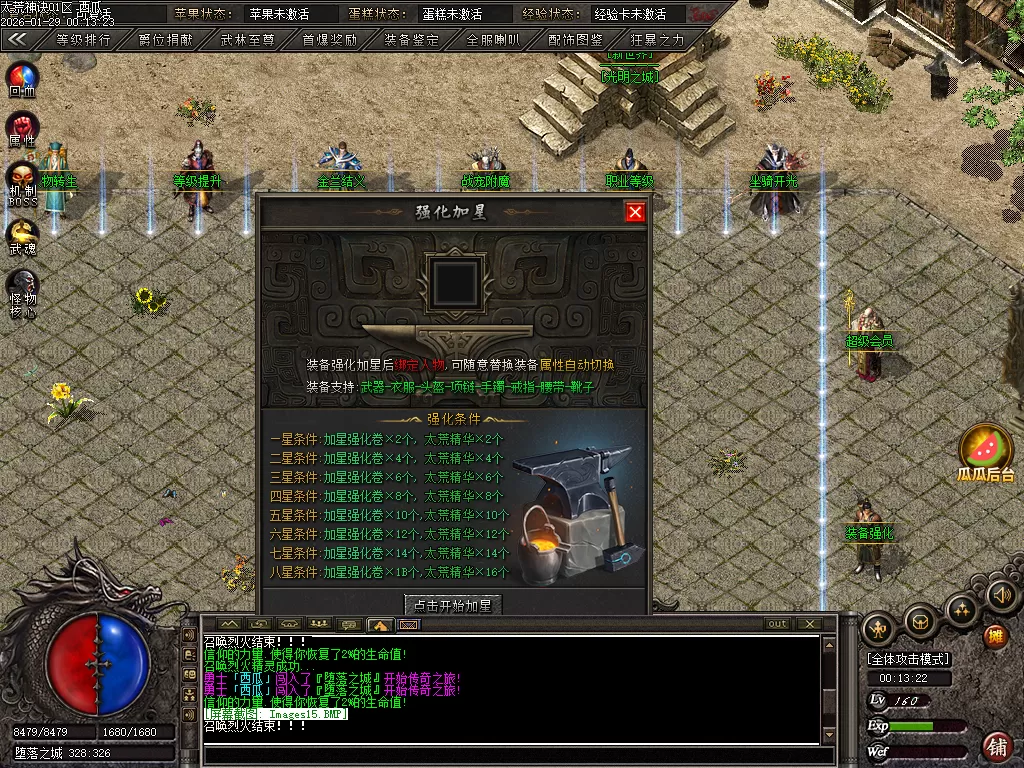
Task: Open the 属性 attributes fist icon
Action: click(22, 127)
